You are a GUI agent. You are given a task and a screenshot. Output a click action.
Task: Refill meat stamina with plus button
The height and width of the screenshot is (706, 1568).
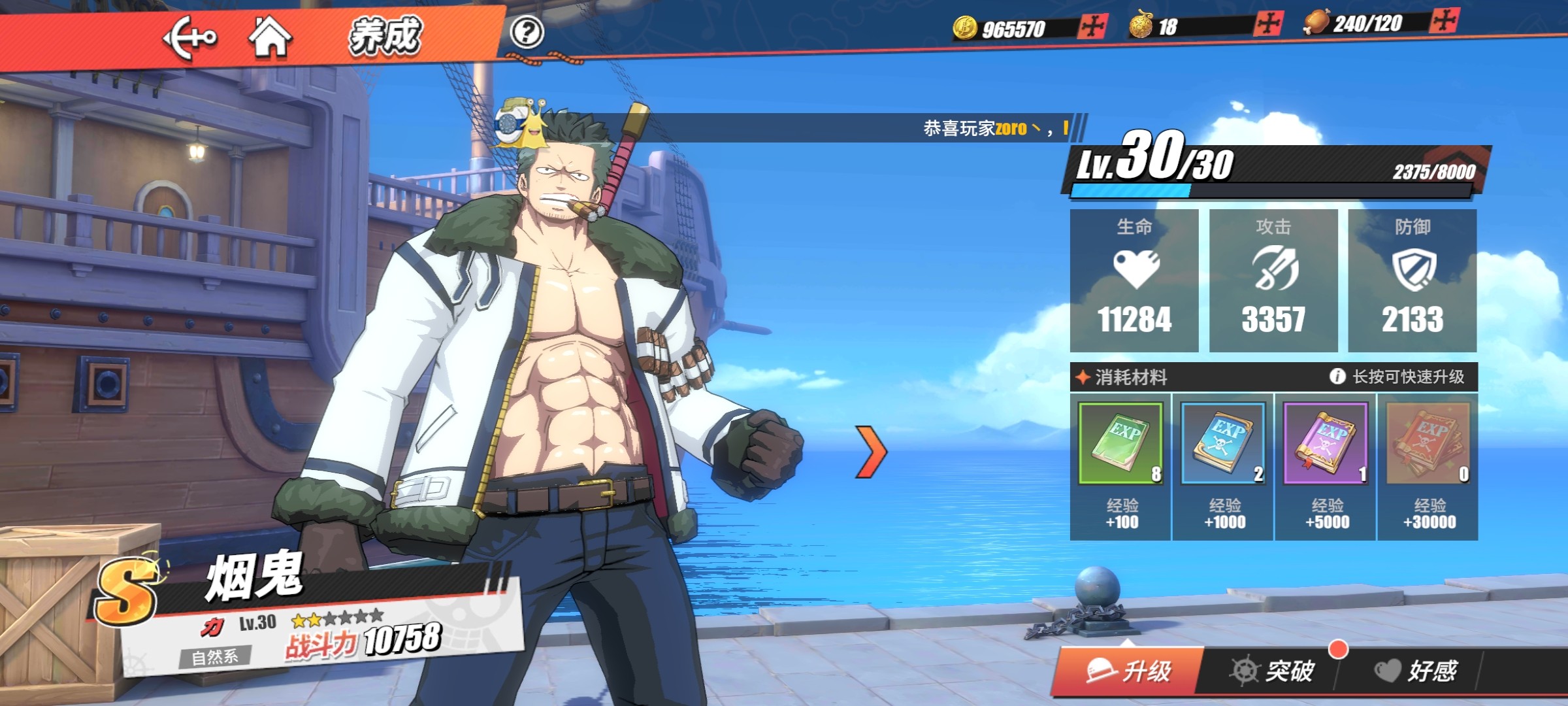point(1445,21)
